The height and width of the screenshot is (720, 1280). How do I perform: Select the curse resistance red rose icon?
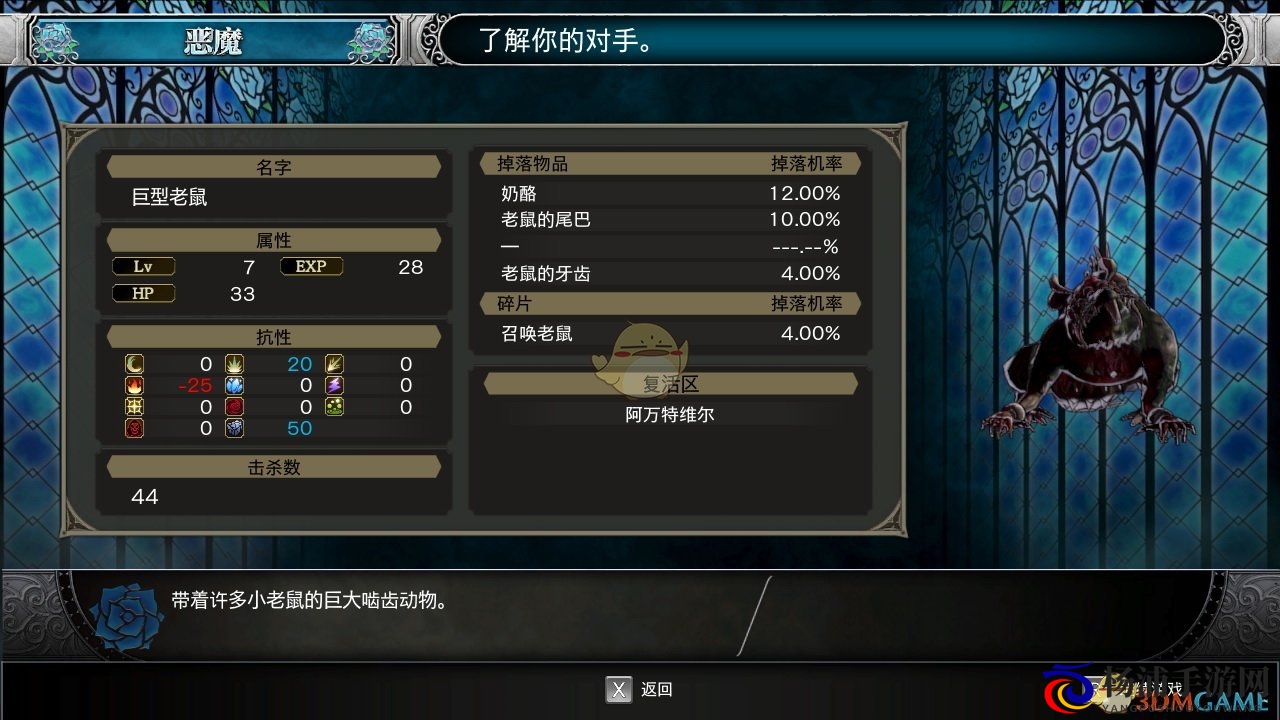tap(234, 407)
